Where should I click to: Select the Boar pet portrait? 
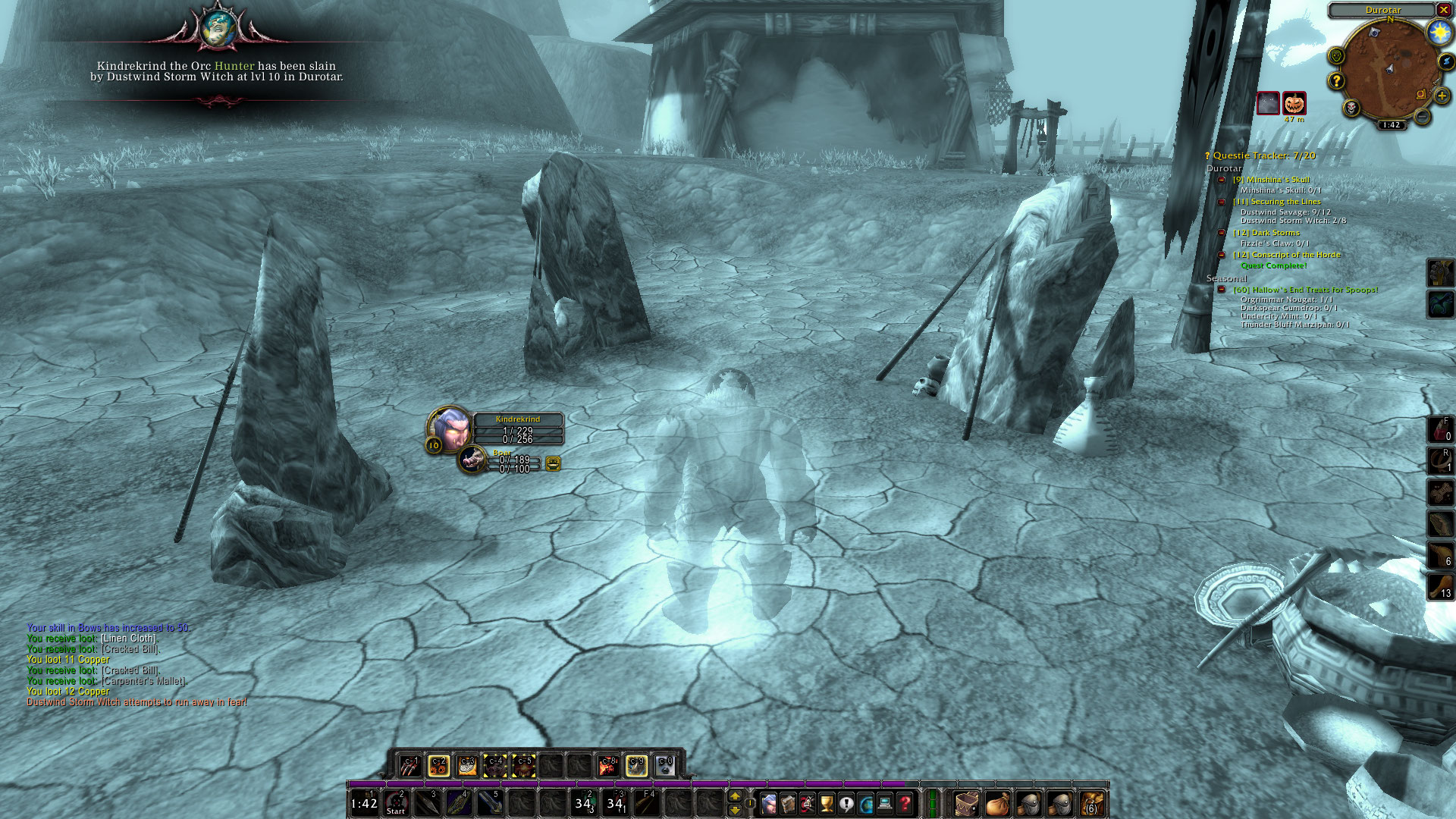(473, 458)
